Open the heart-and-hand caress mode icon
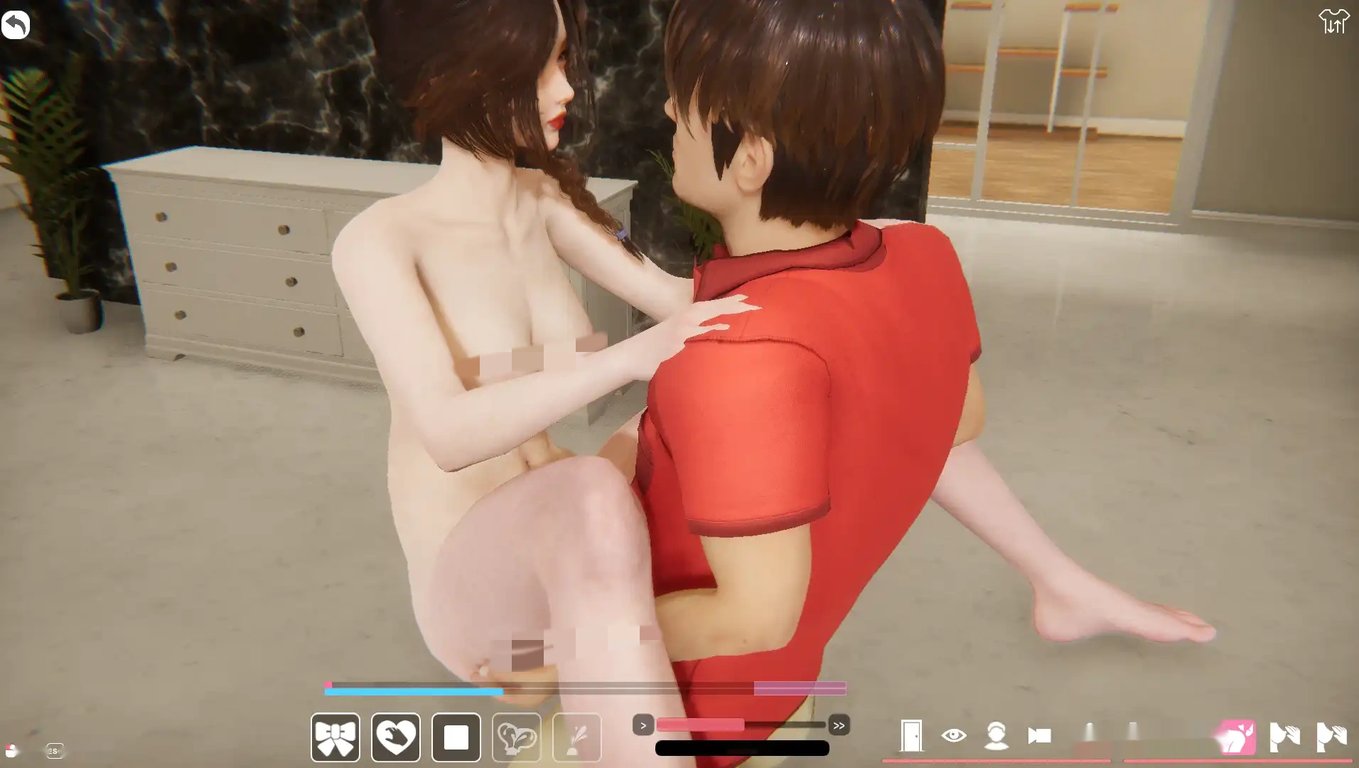Image resolution: width=1359 pixels, height=768 pixels. [395, 736]
